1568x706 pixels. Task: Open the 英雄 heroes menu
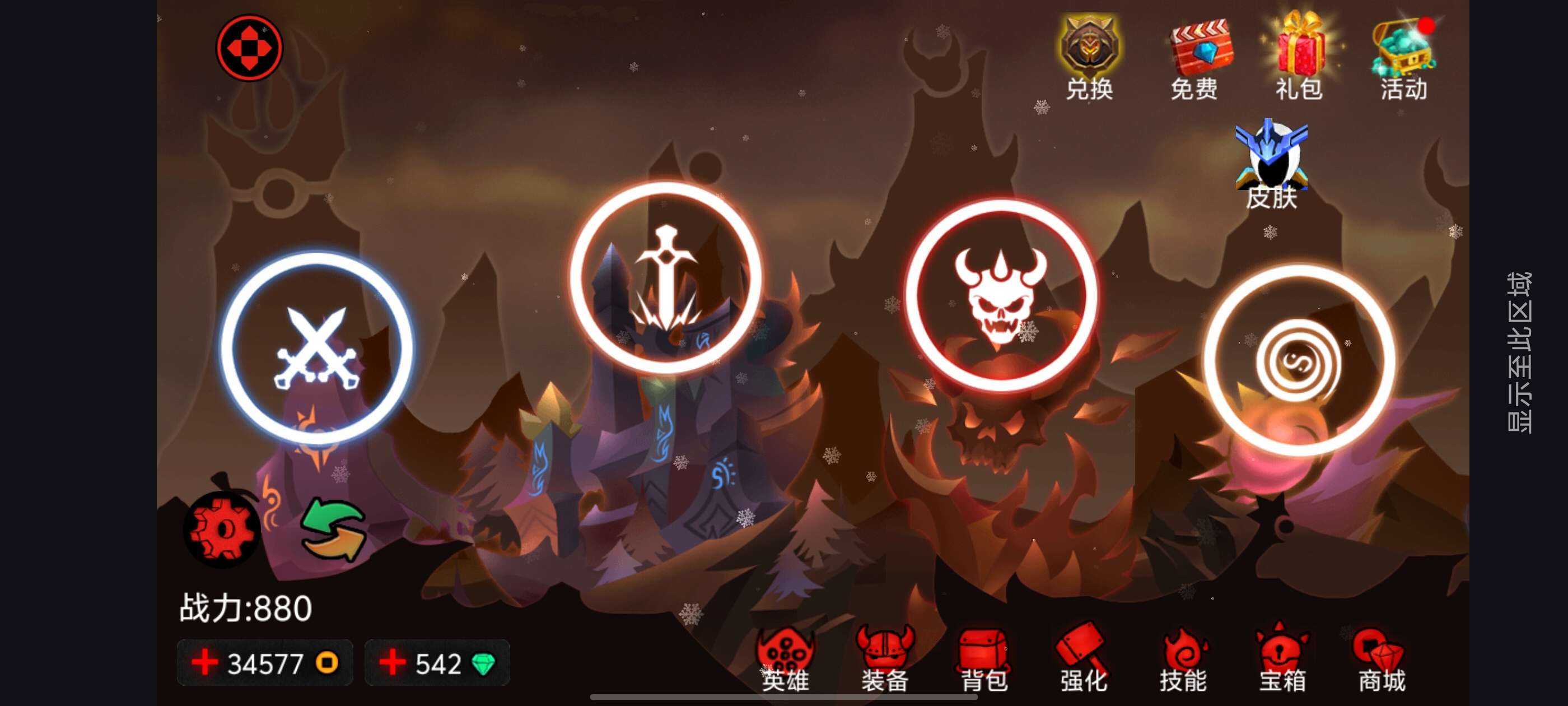[785, 662]
